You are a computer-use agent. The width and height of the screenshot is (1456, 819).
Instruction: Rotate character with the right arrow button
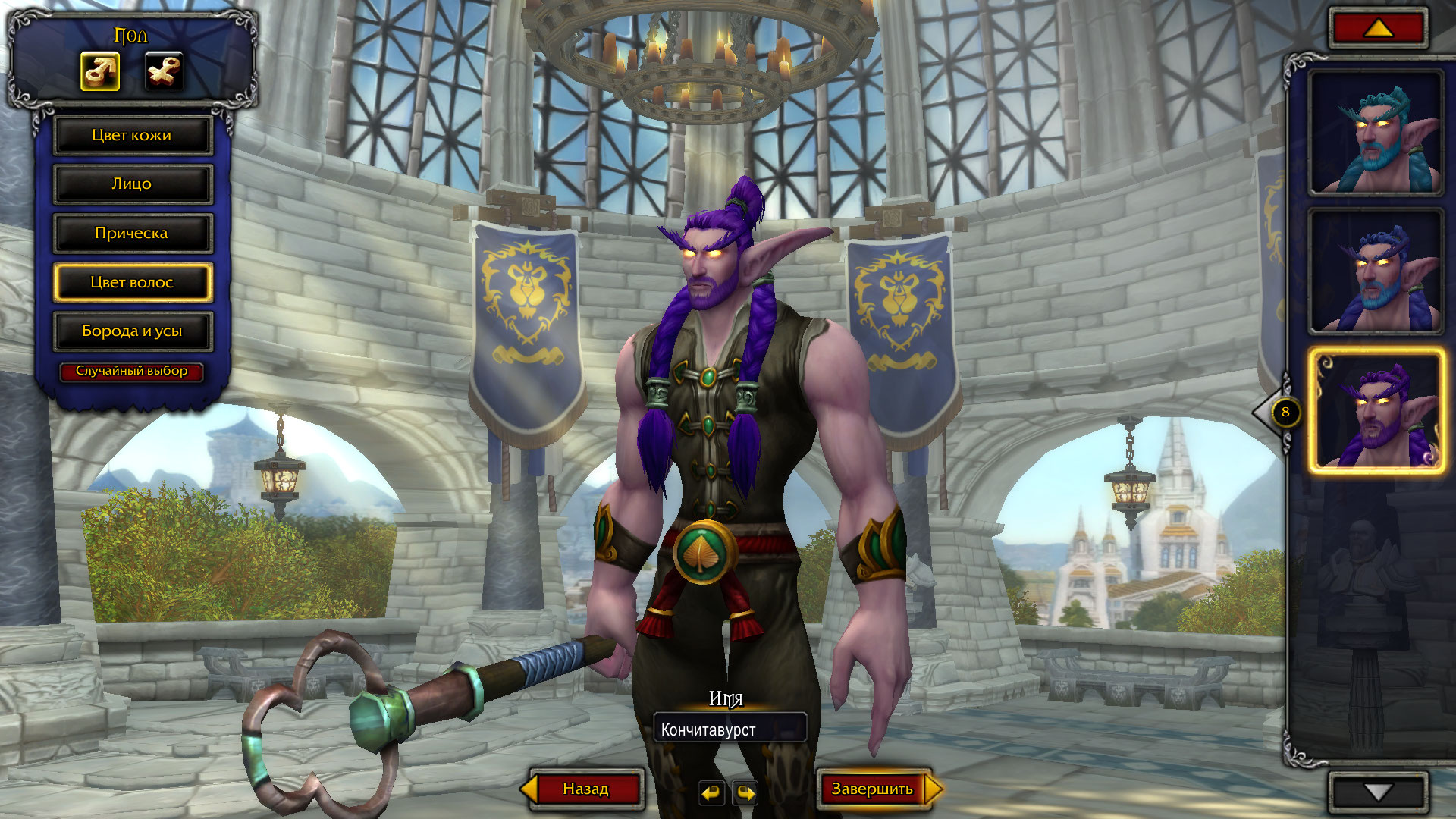[x=745, y=793]
